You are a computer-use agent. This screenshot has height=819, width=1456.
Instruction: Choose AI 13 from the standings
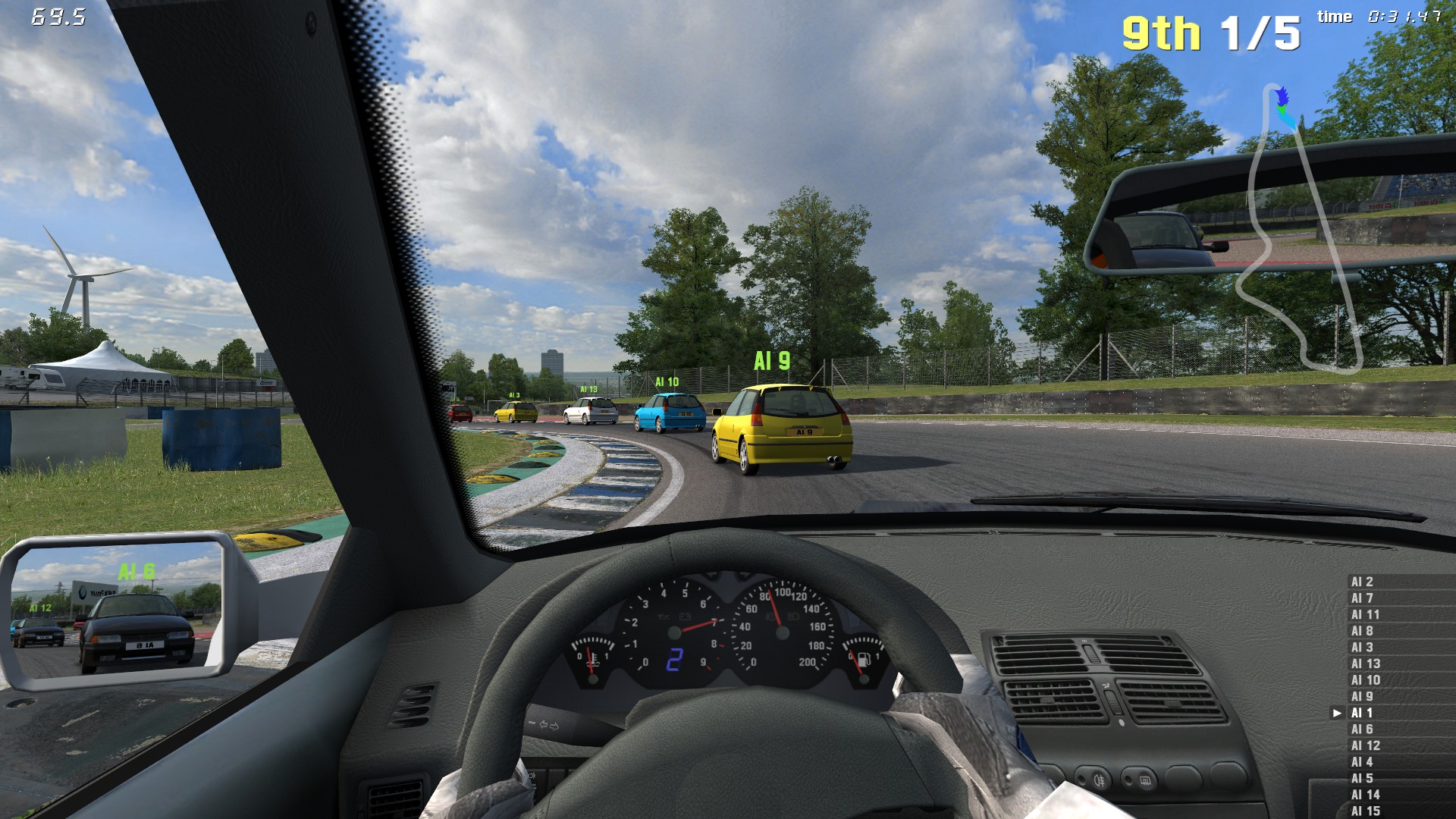[x=1366, y=664]
